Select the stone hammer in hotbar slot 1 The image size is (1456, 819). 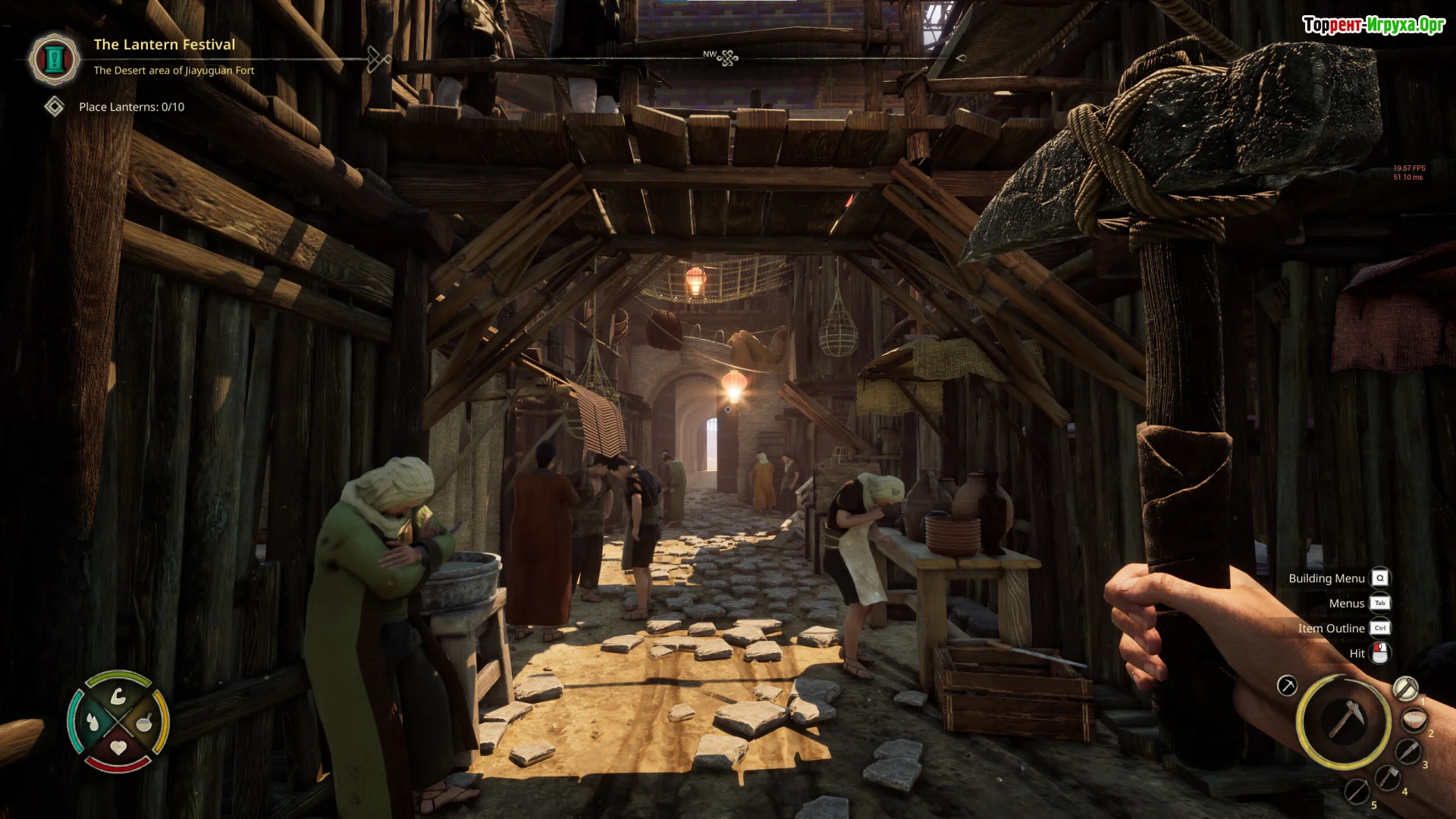(1404, 689)
